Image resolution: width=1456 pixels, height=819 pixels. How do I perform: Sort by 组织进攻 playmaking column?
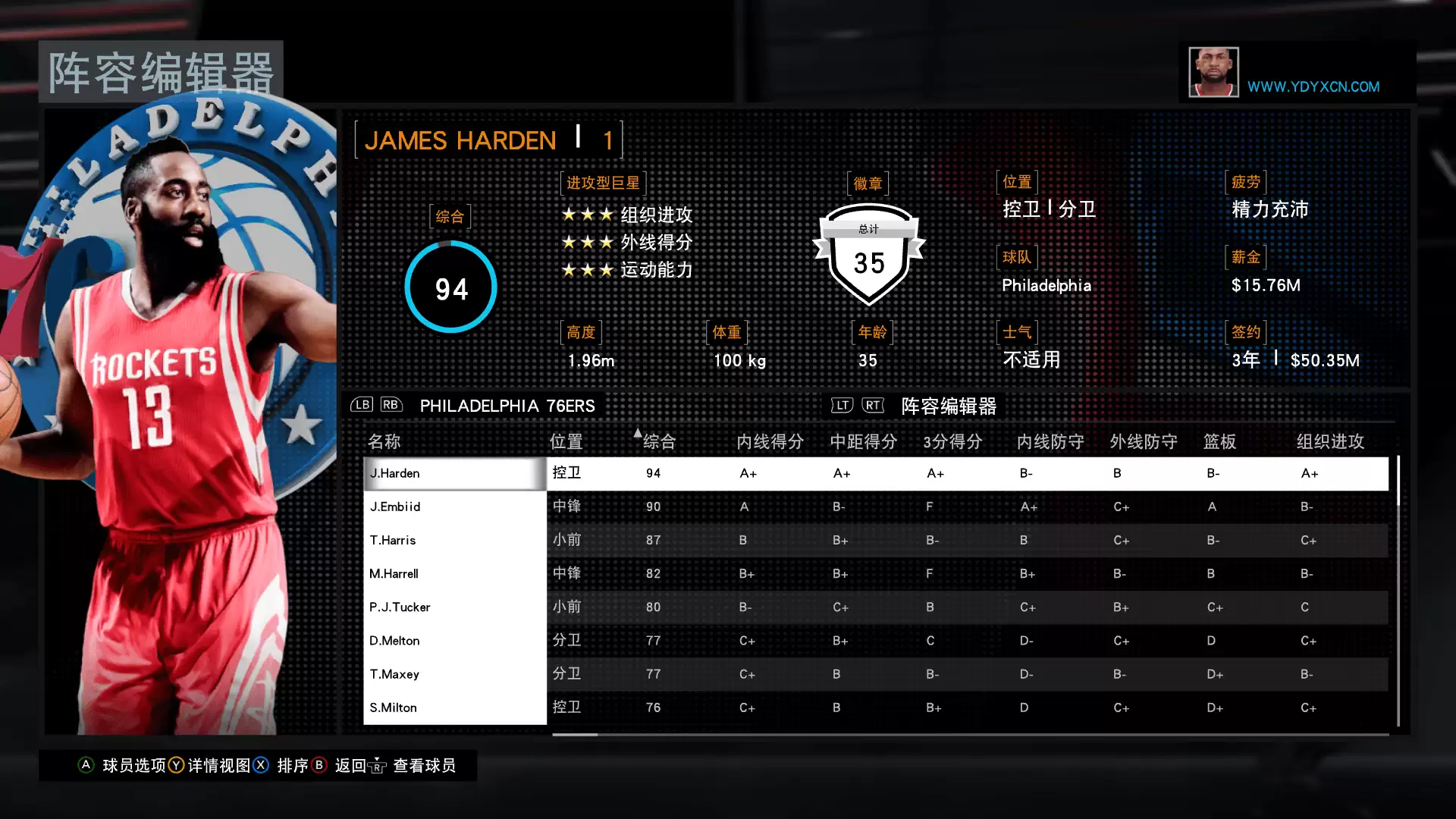(x=1330, y=441)
